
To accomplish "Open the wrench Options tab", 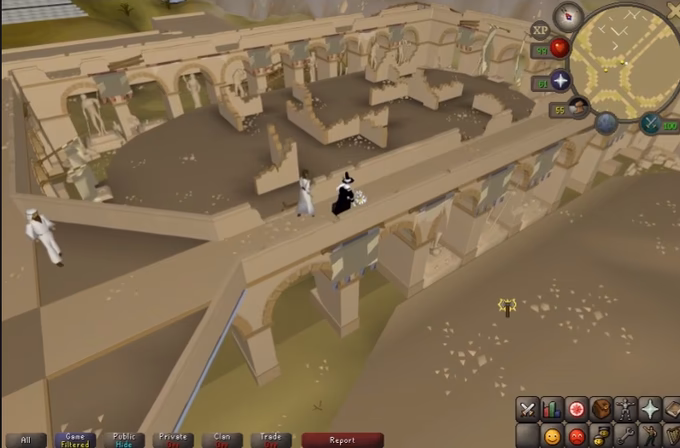I will click(x=626, y=436).
